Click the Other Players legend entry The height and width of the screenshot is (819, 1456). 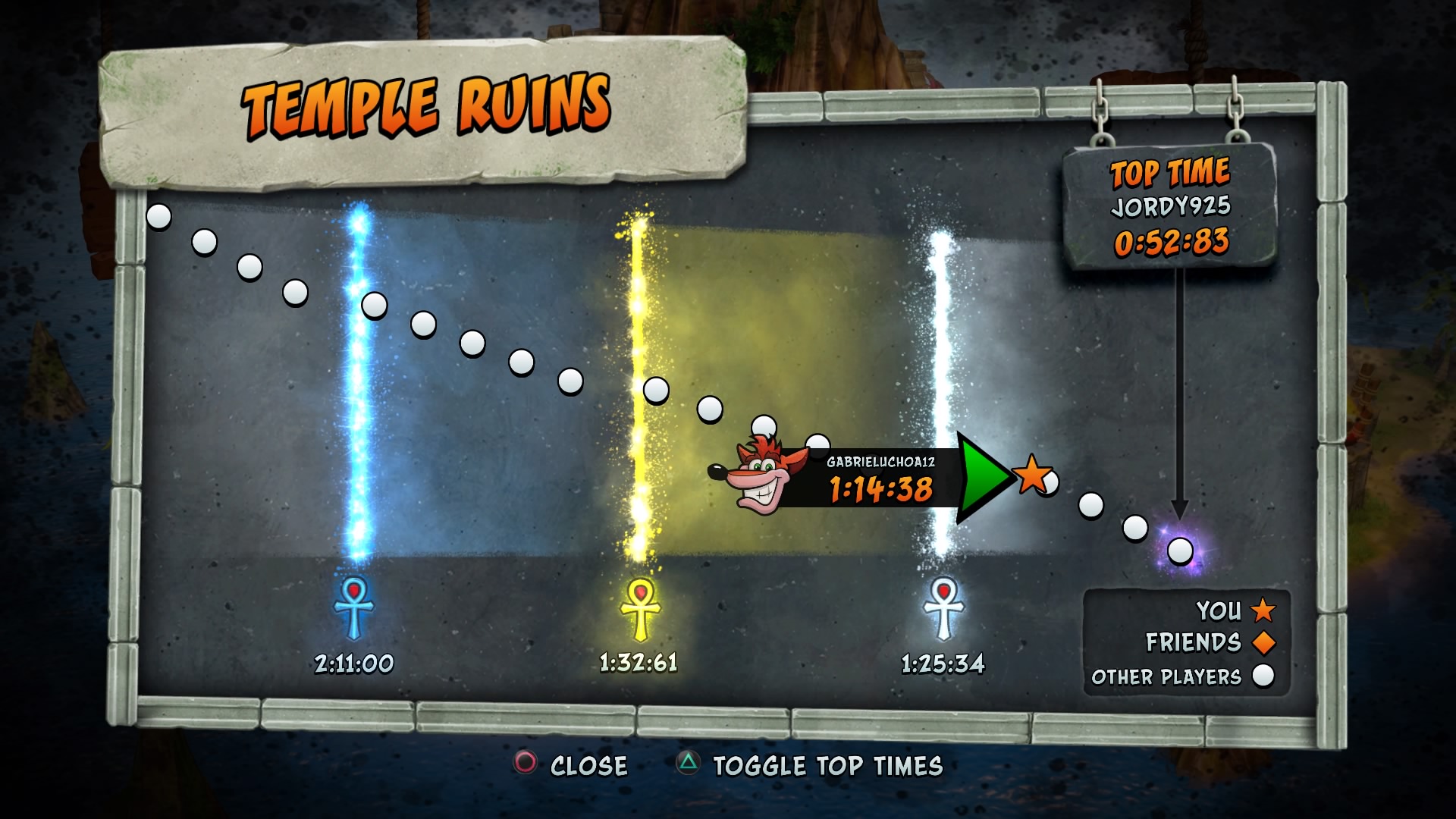coord(1181,676)
